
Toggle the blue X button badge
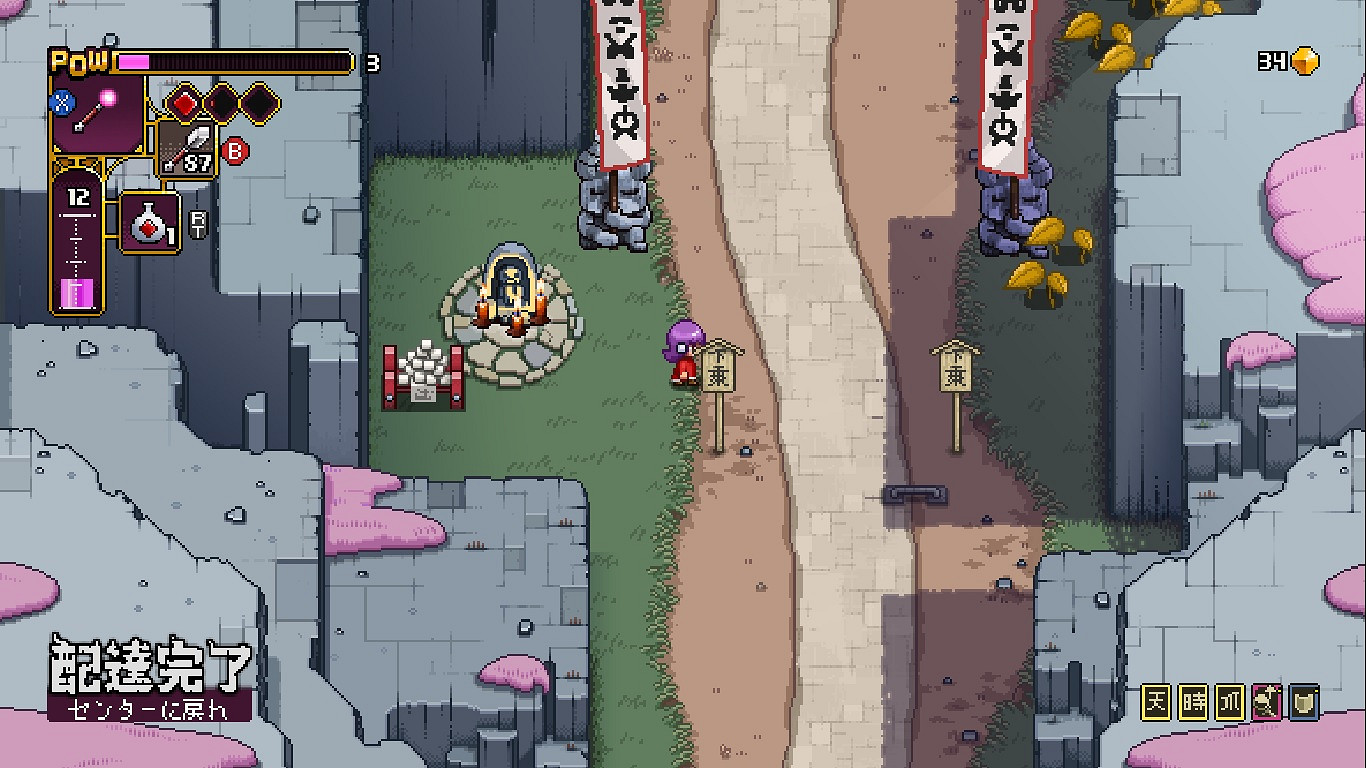[x=62, y=102]
